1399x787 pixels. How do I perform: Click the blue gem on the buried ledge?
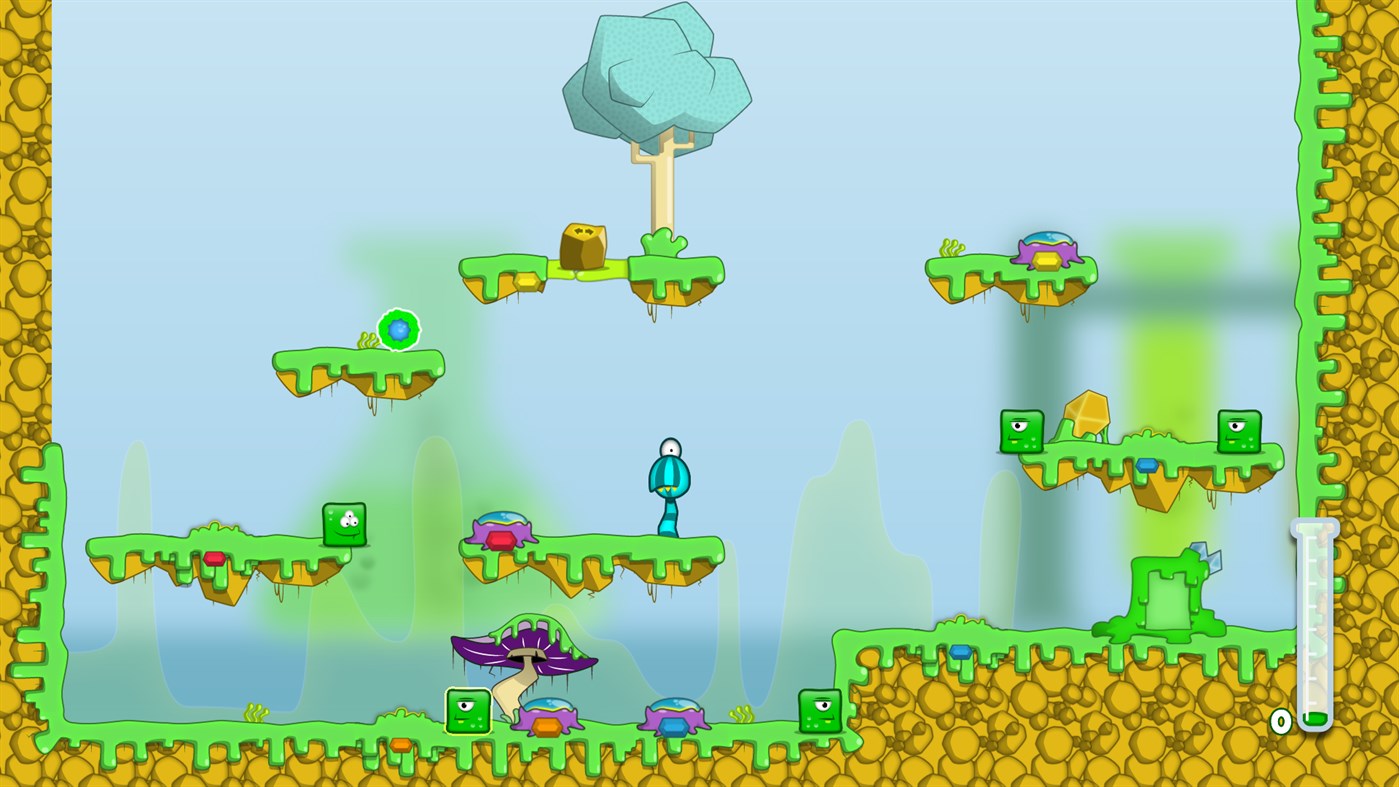[x=962, y=654]
